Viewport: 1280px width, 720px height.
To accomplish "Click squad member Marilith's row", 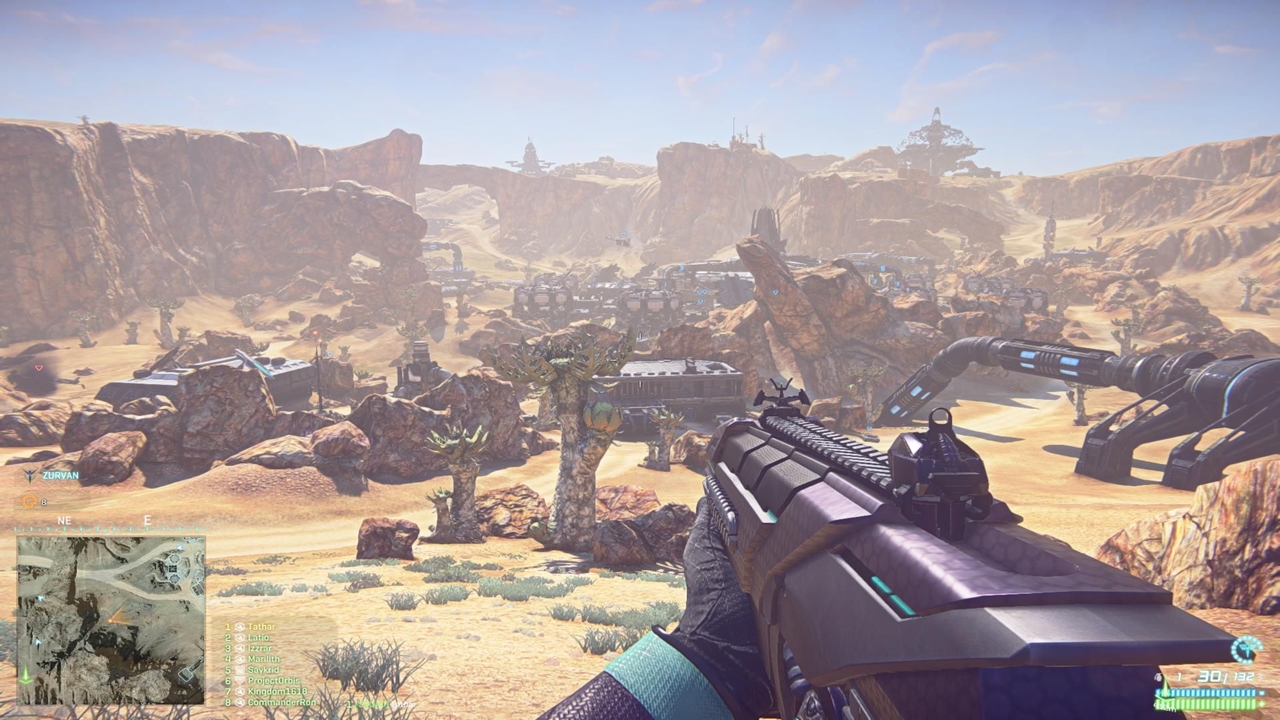I will (264, 659).
